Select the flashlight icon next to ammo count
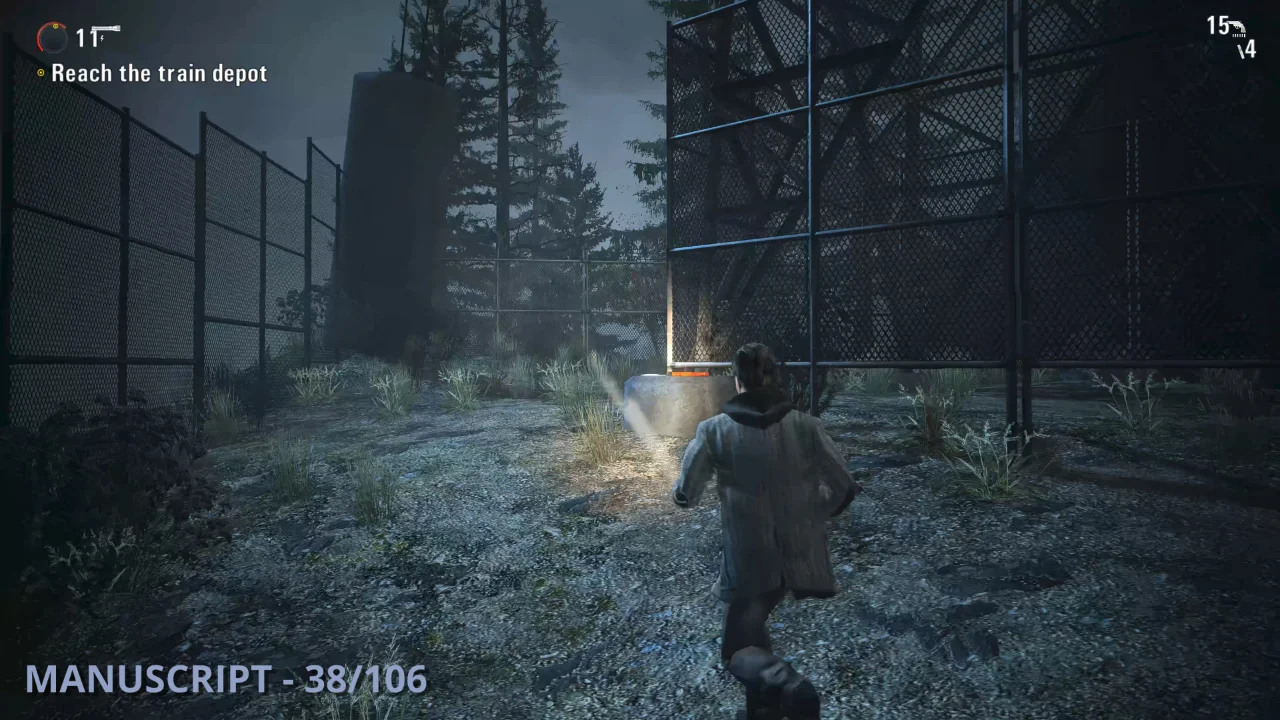1280x720 pixels. 107,27
